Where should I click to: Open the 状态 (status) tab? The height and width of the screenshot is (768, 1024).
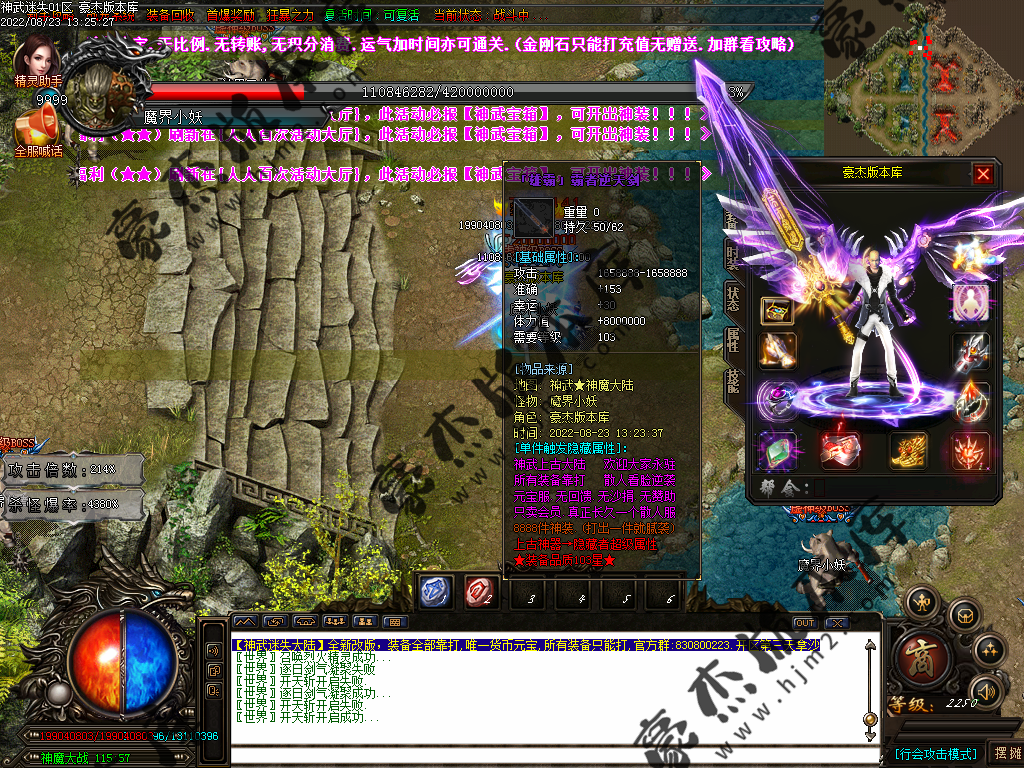click(x=733, y=297)
